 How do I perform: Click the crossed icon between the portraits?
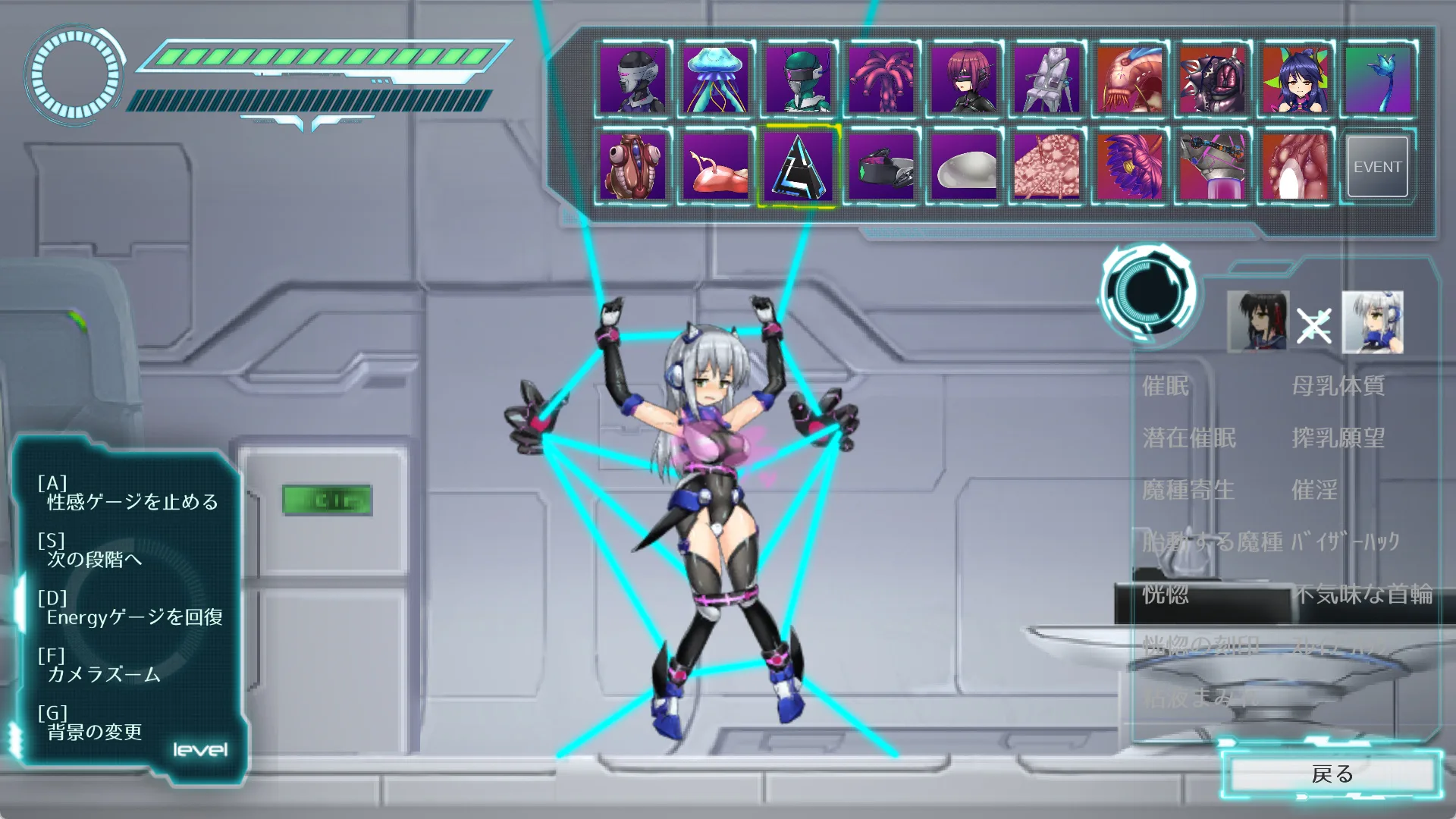pyautogui.click(x=1313, y=326)
